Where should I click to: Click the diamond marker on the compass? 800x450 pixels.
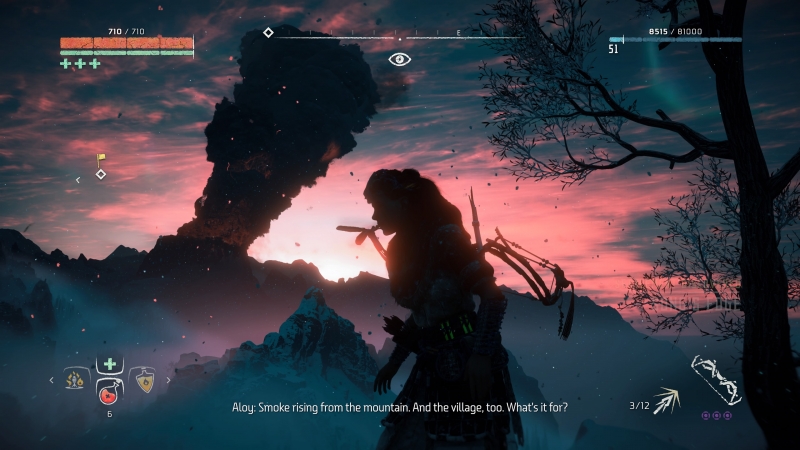(268, 33)
